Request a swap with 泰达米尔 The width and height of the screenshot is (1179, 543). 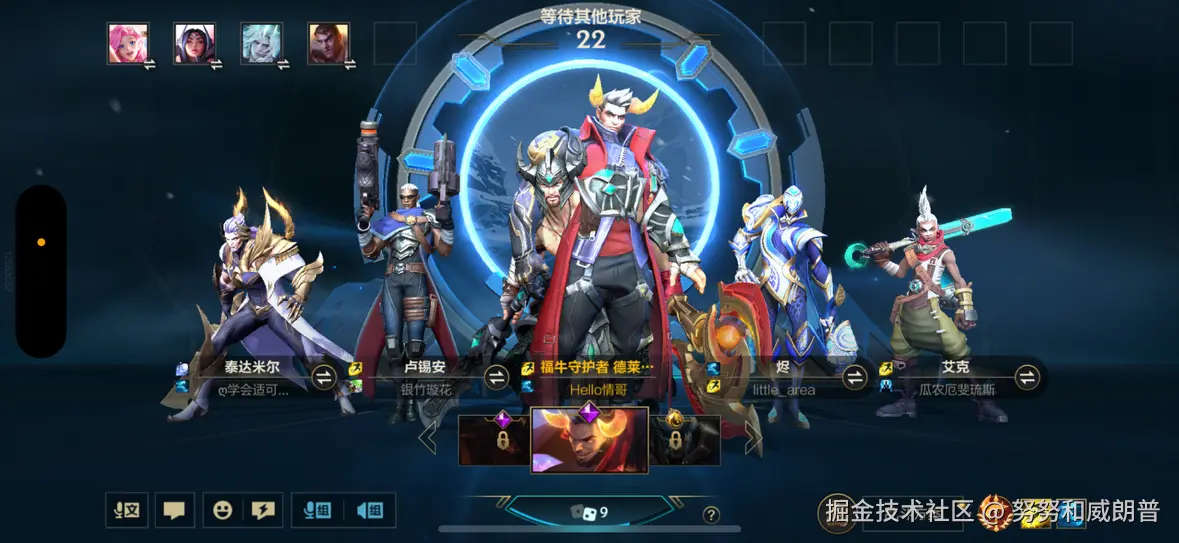click(x=324, y=377)
